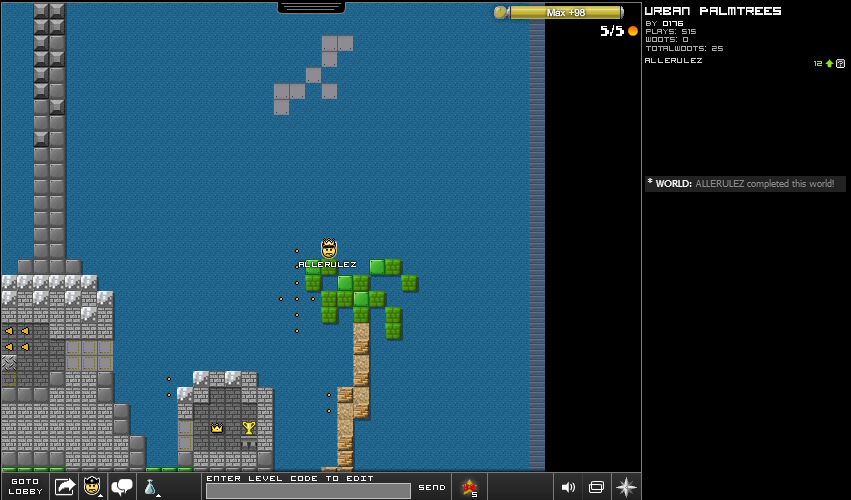The image size is (851, 500).
Task: Open the chat speech bubbles menu
Action: (x=123, y=487)
